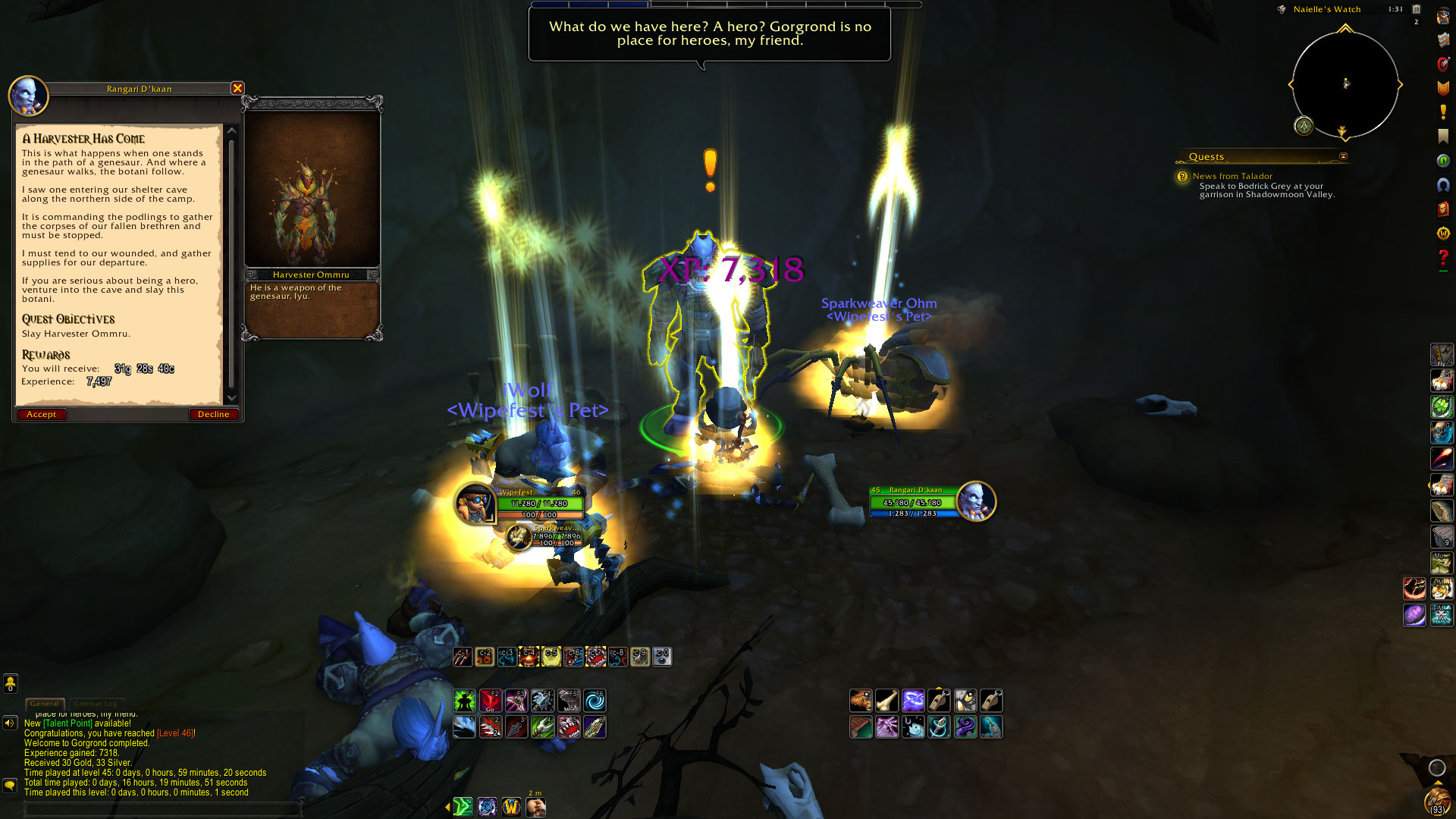The height and width of the screenshot is (819, 1456).
Task: Switch to the Combat Log chat tab
Action: point(96,704)
